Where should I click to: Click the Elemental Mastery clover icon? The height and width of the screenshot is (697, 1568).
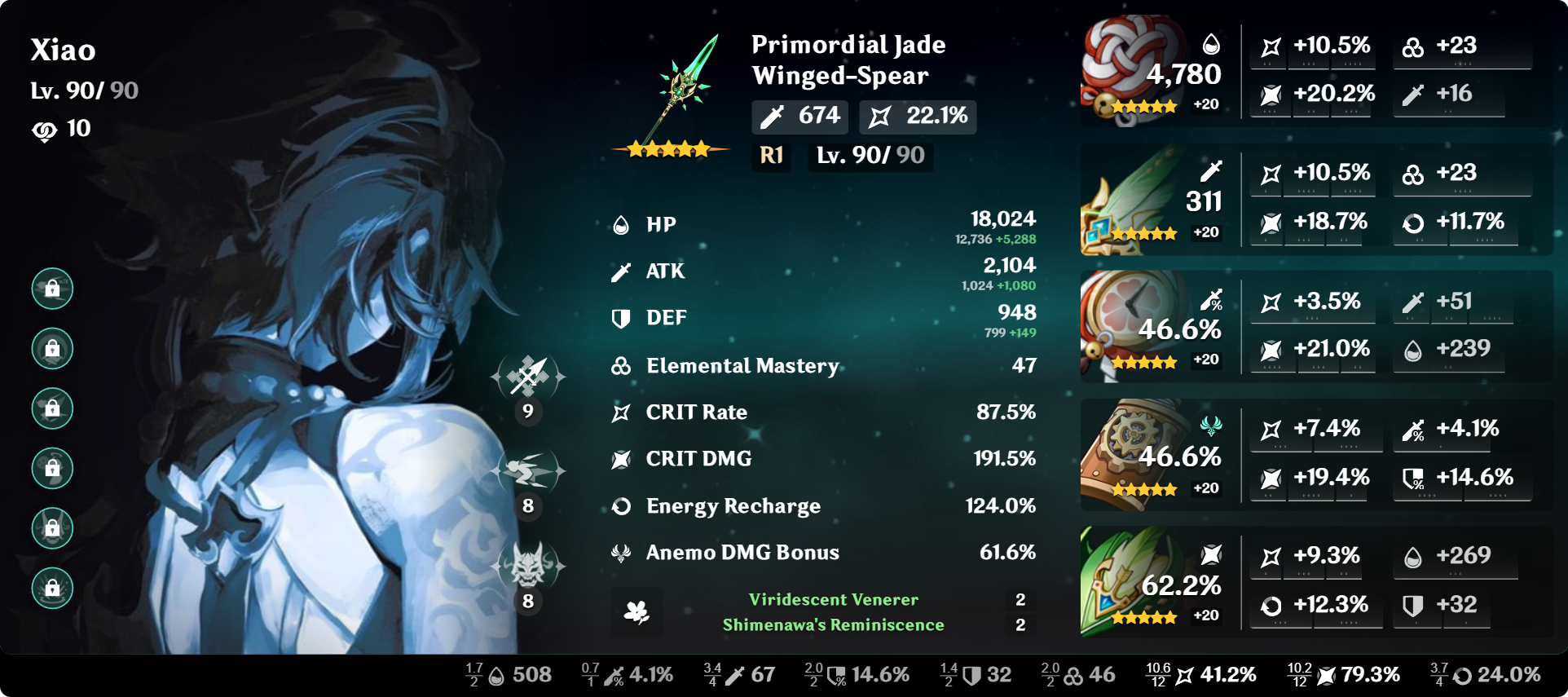[620, 366]
